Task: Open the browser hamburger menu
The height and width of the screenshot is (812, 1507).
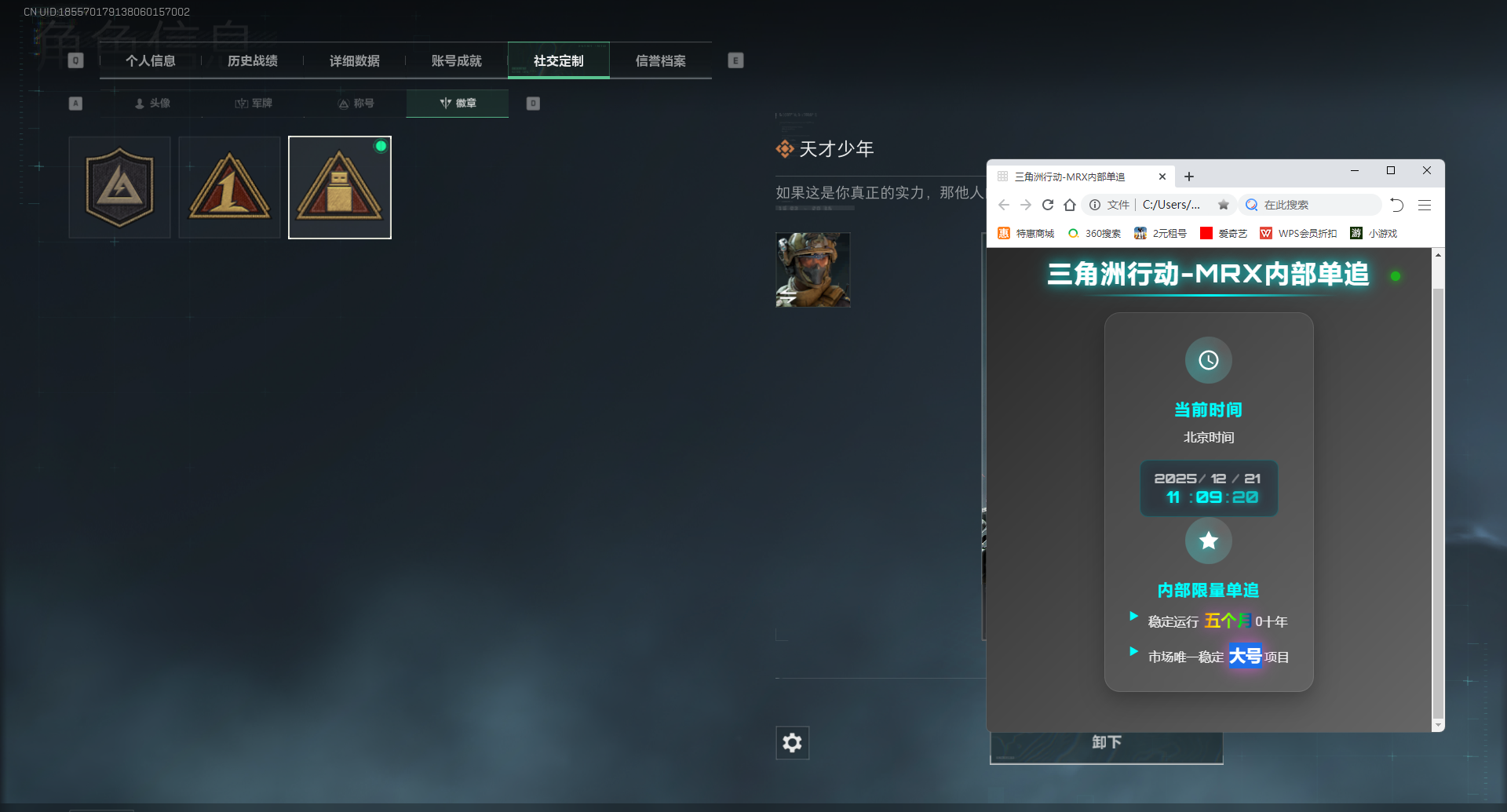Action: (x=1424, y=205)
